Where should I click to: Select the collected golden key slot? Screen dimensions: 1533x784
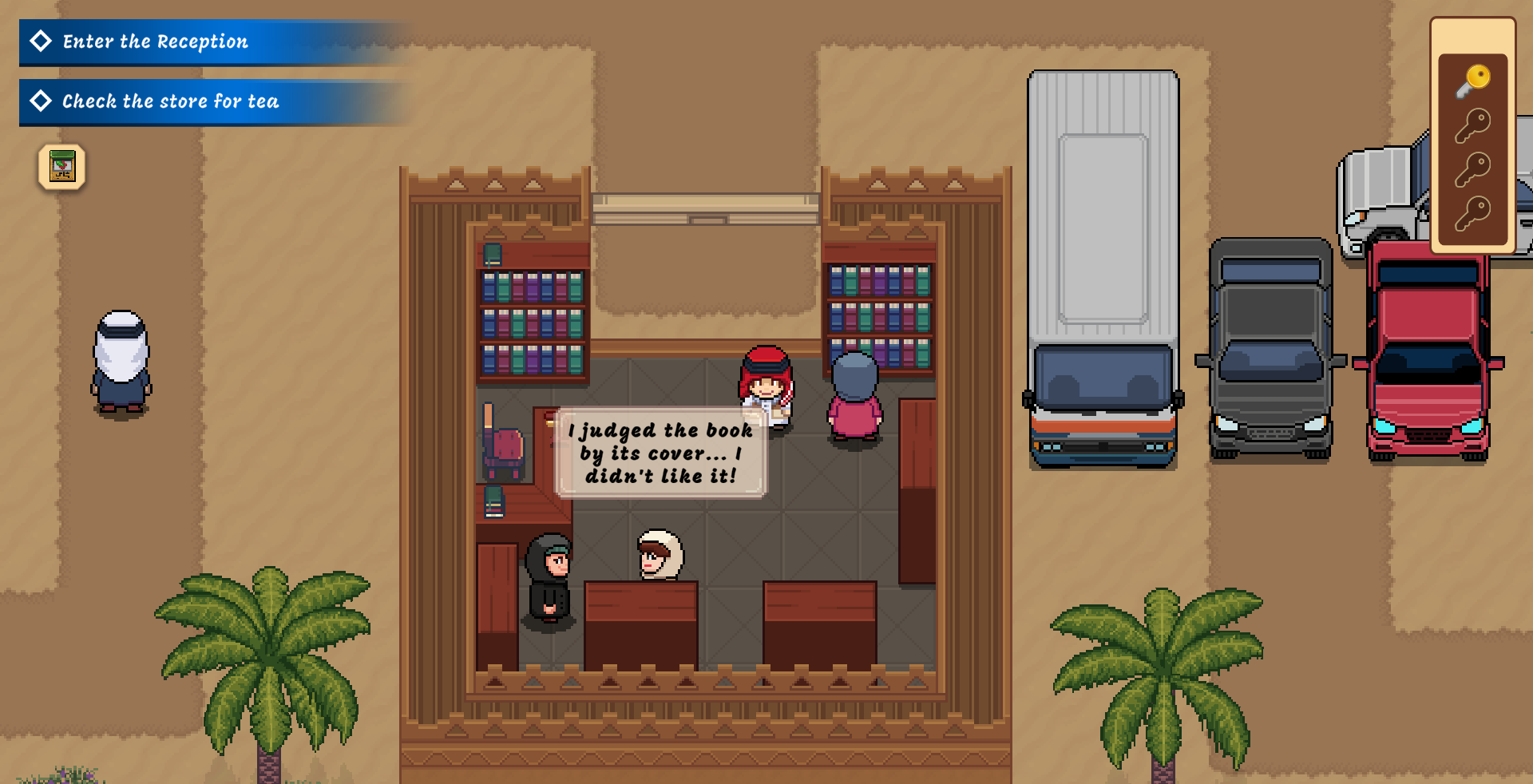(x=1472, y=81)
